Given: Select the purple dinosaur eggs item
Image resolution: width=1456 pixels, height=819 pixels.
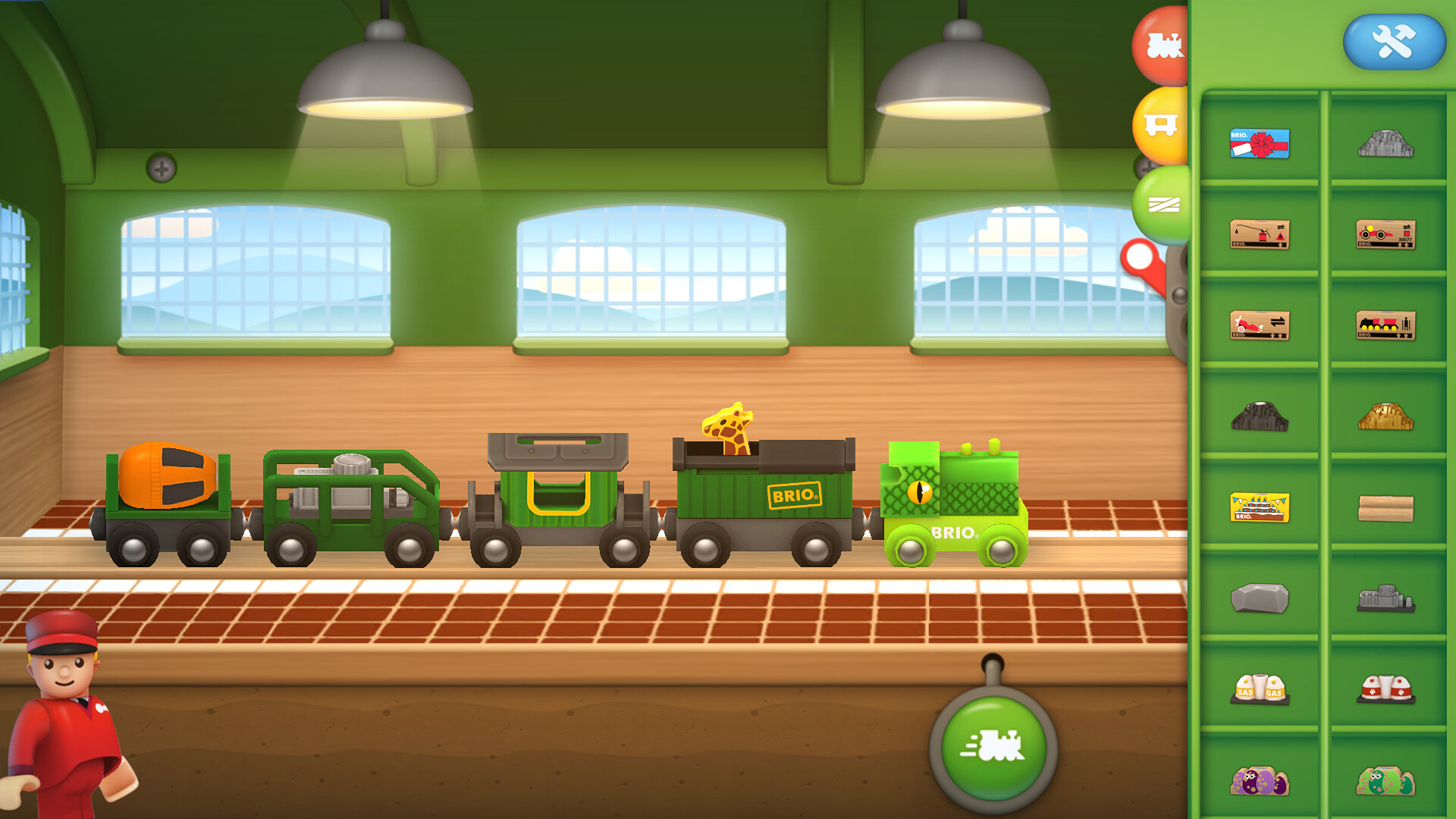Looking at the screenshot, I should 1260,781.
